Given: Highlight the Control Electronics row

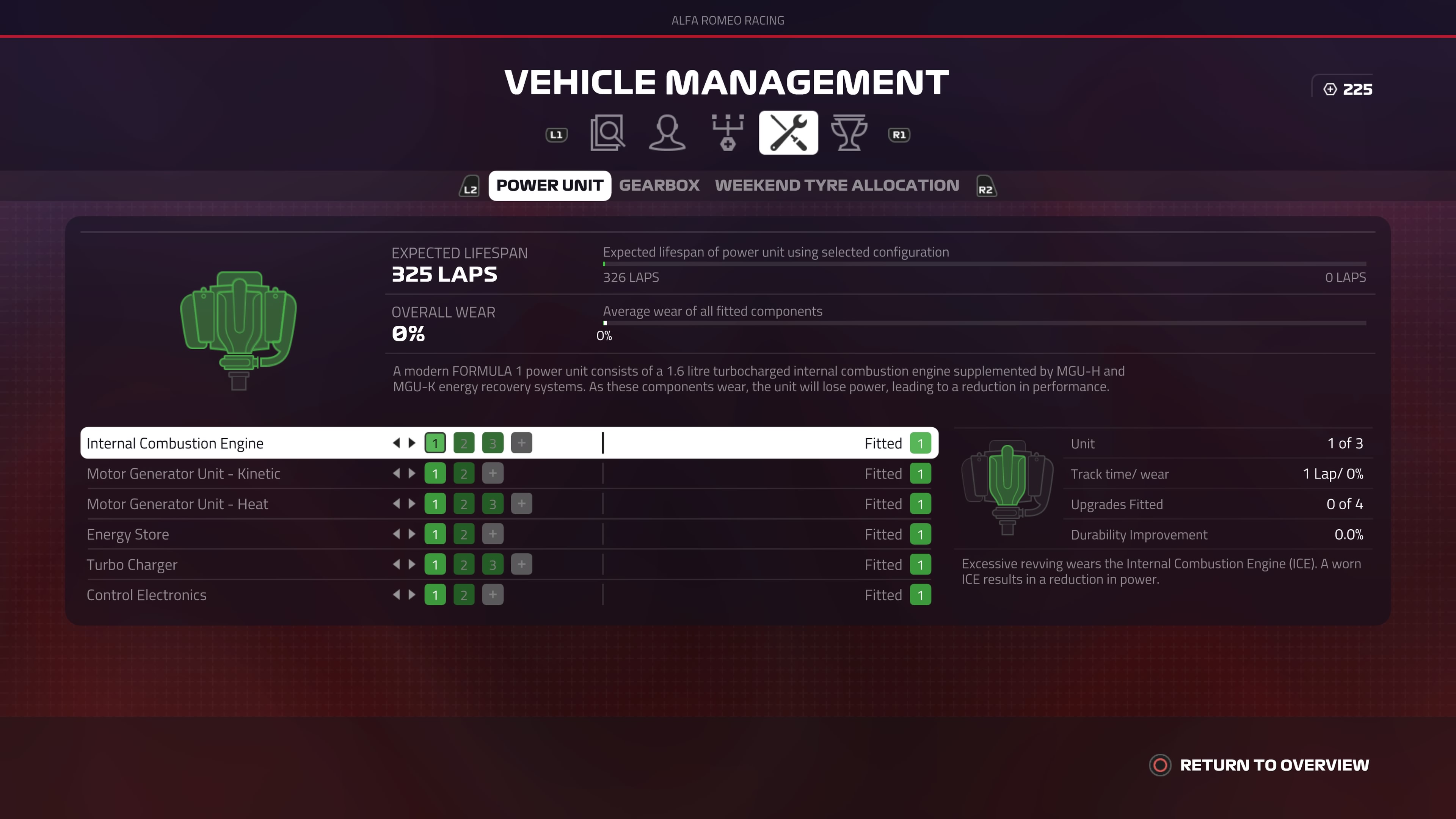Looking at the screenshot, I should (x=146, y=595).
